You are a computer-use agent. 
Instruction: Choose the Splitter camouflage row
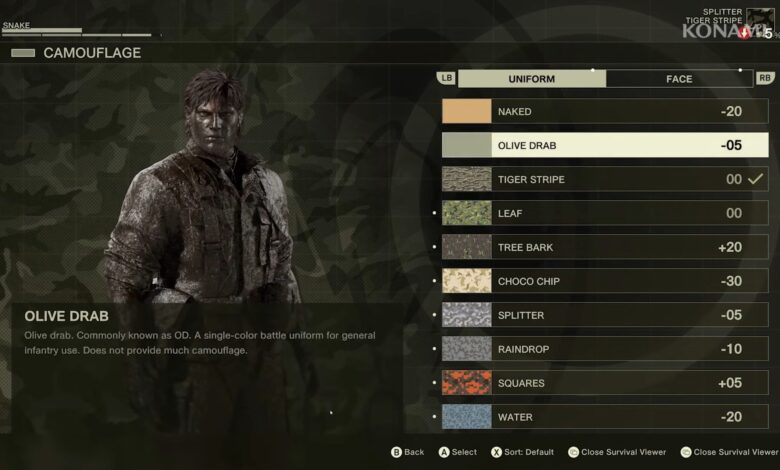(605, 316)
